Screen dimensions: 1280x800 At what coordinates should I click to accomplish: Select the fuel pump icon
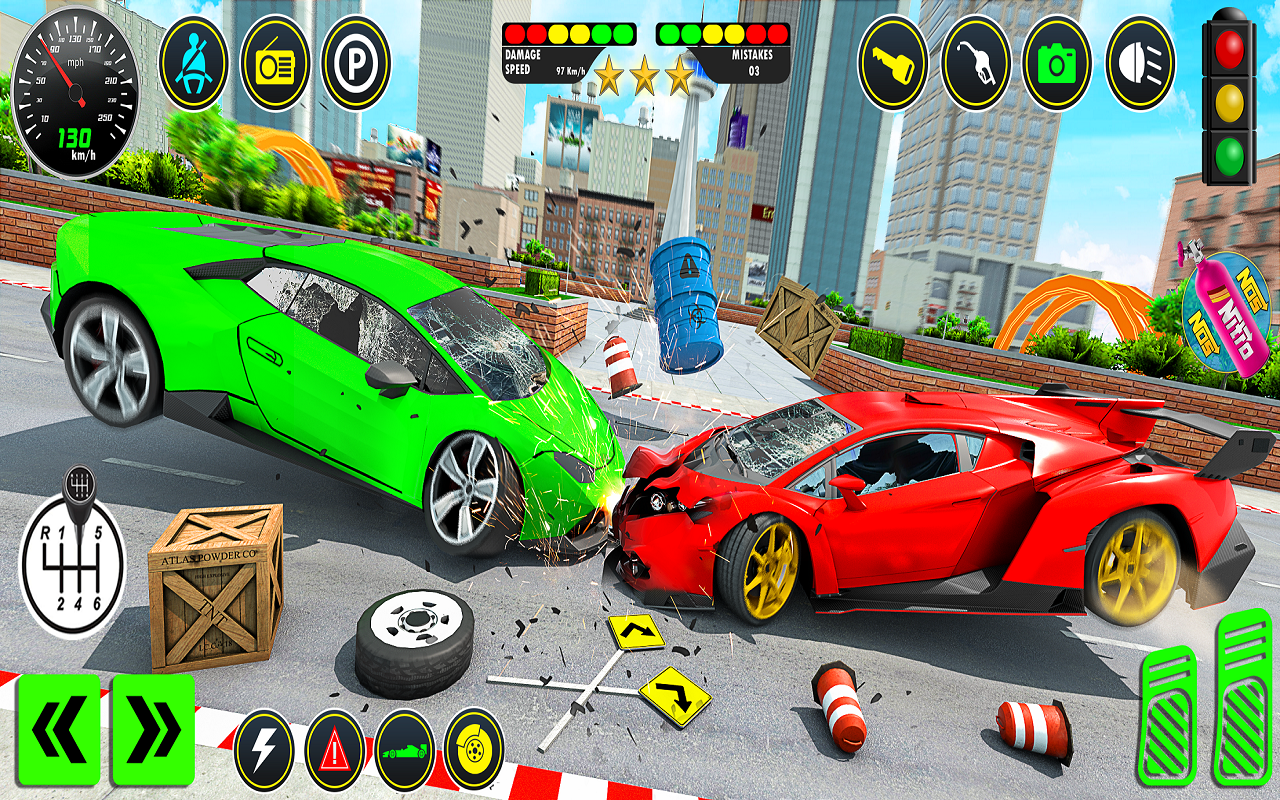[976, 62]
